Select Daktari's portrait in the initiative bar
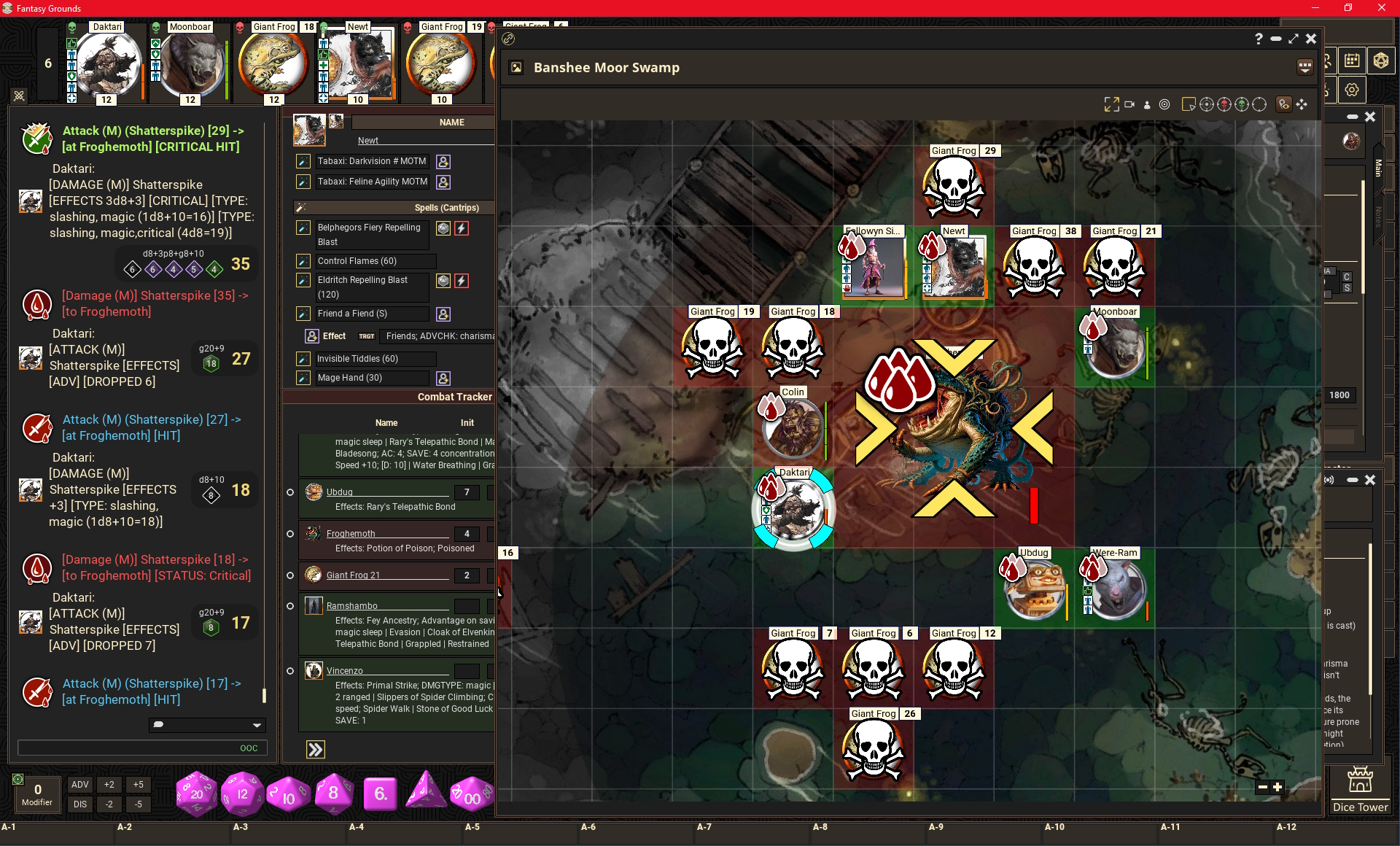This screenshot has width=1400, height=846. (x=107, y=64)
